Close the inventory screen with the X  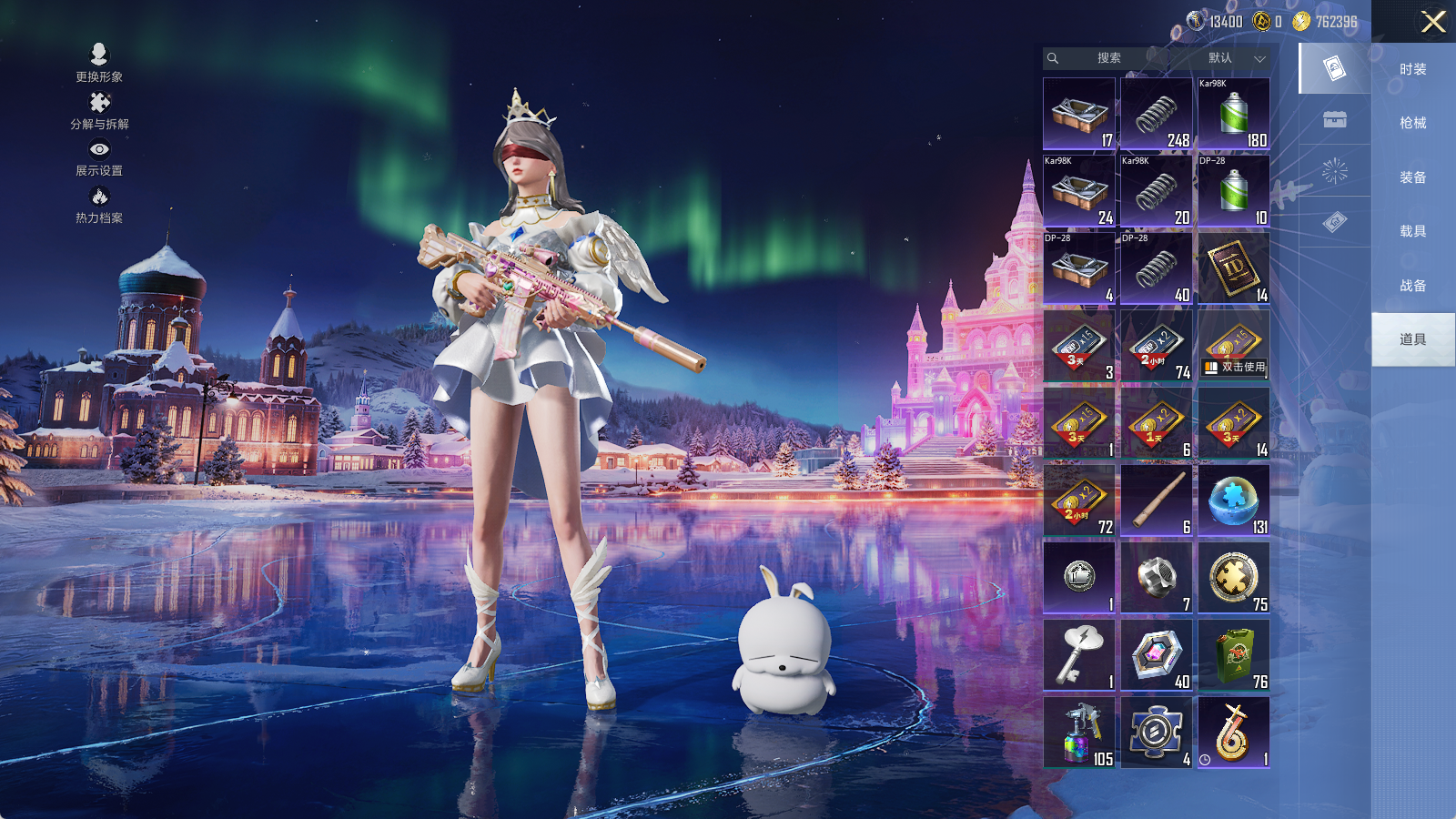(x=1433, y=22)
